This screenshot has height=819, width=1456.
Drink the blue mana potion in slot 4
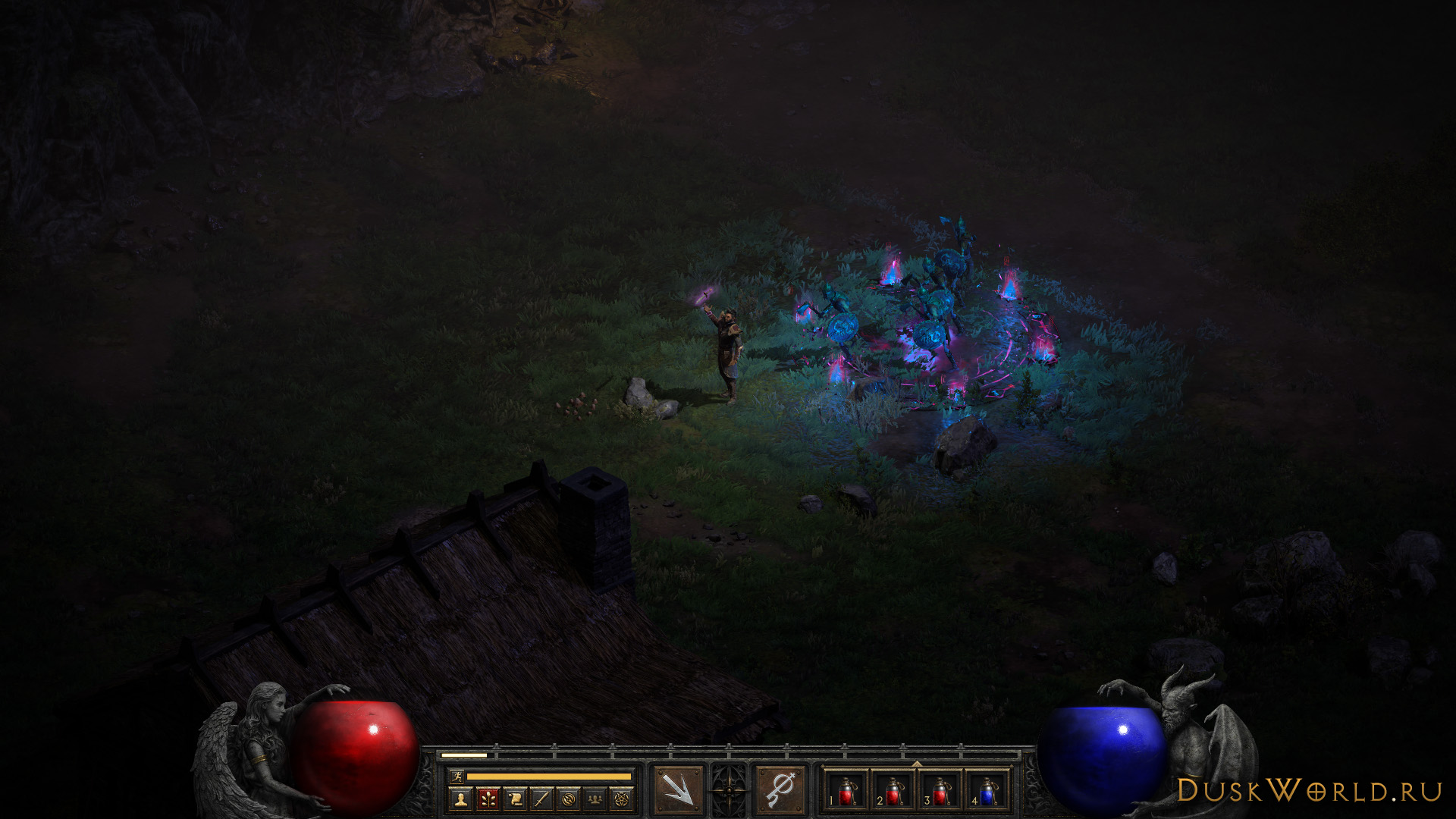click(x=987, y=792)
